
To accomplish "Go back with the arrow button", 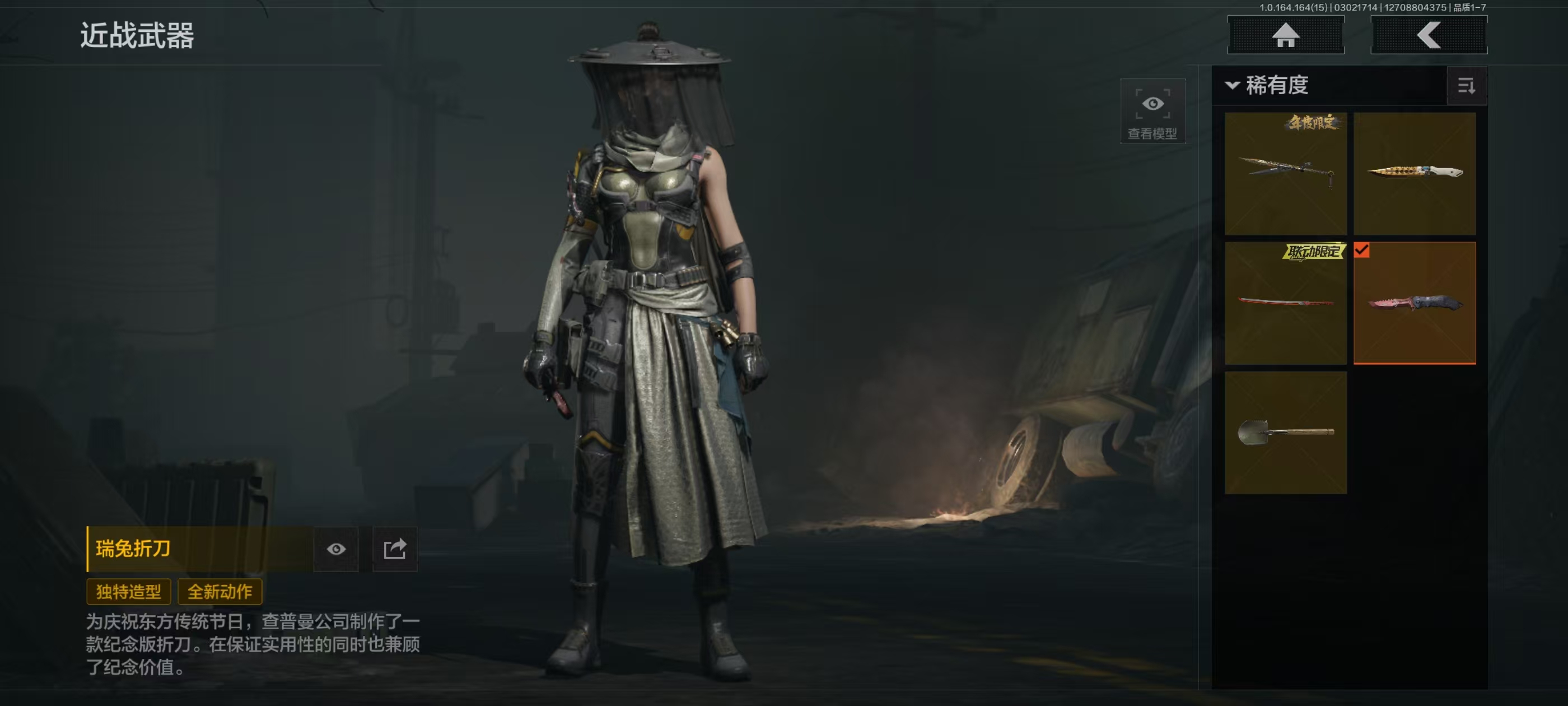I will [x=1428, y=35].
